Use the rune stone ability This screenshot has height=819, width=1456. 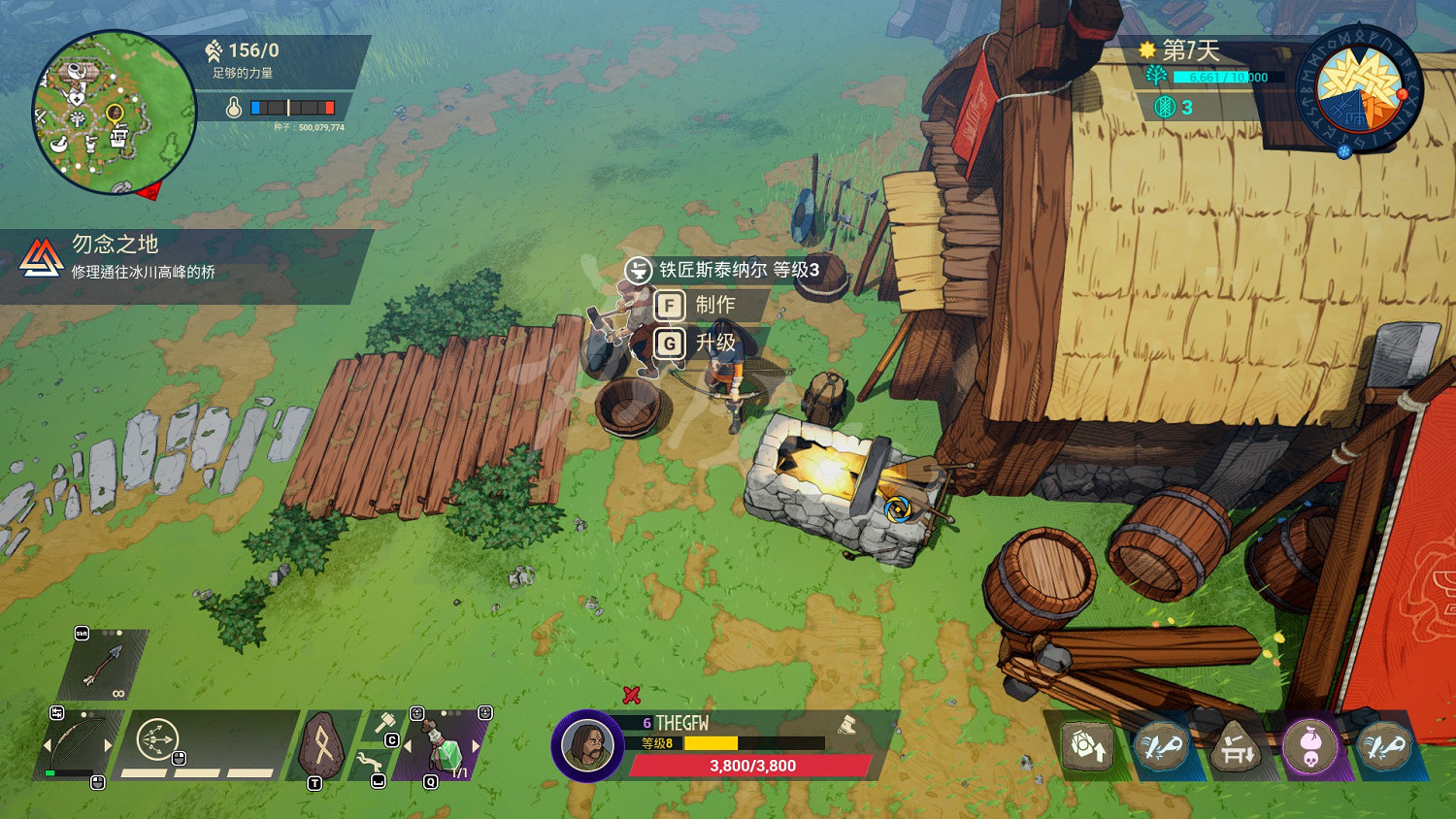(x=322, y=745)
